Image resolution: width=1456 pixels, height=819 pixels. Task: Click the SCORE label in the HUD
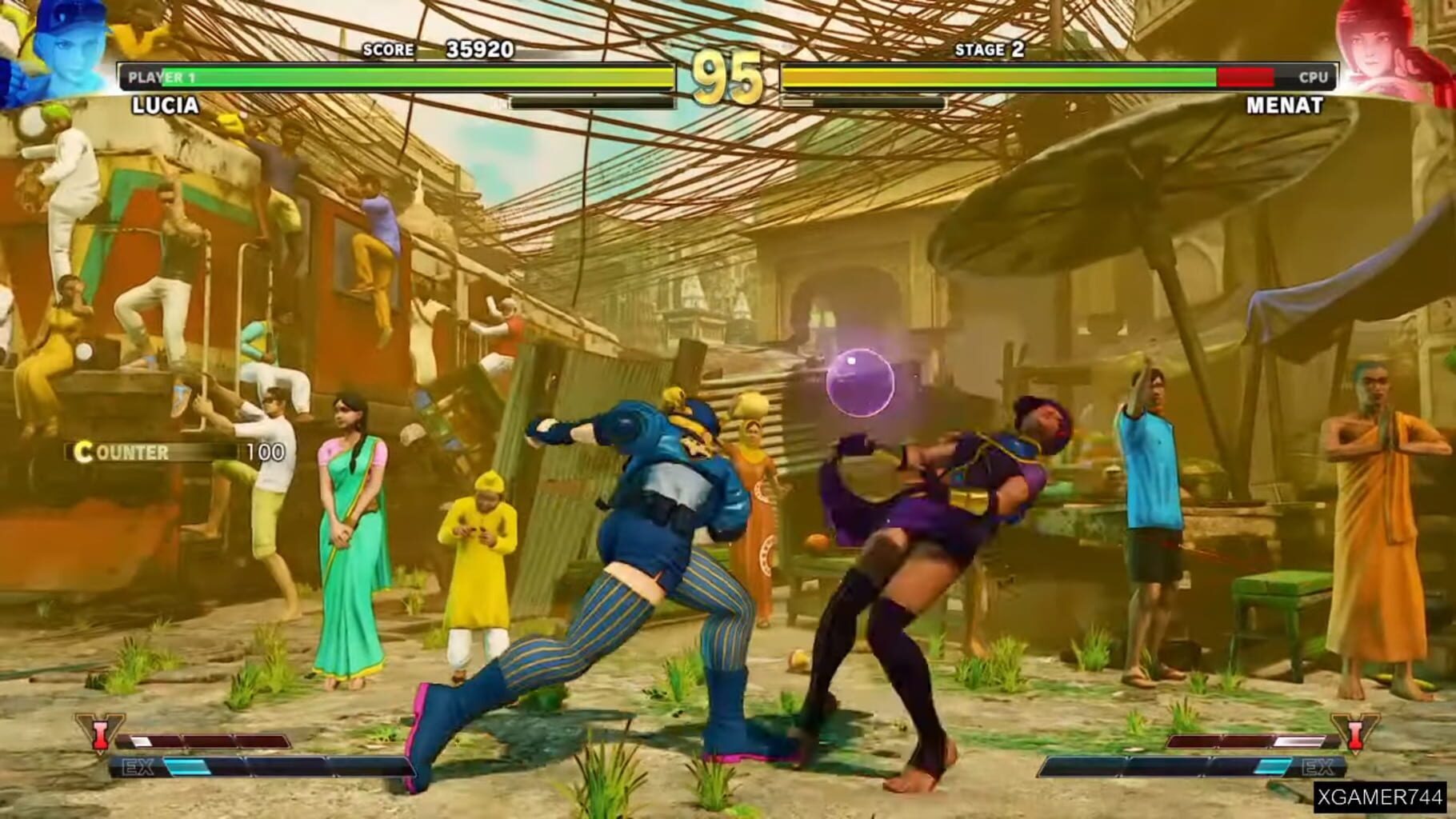point(387,50)
